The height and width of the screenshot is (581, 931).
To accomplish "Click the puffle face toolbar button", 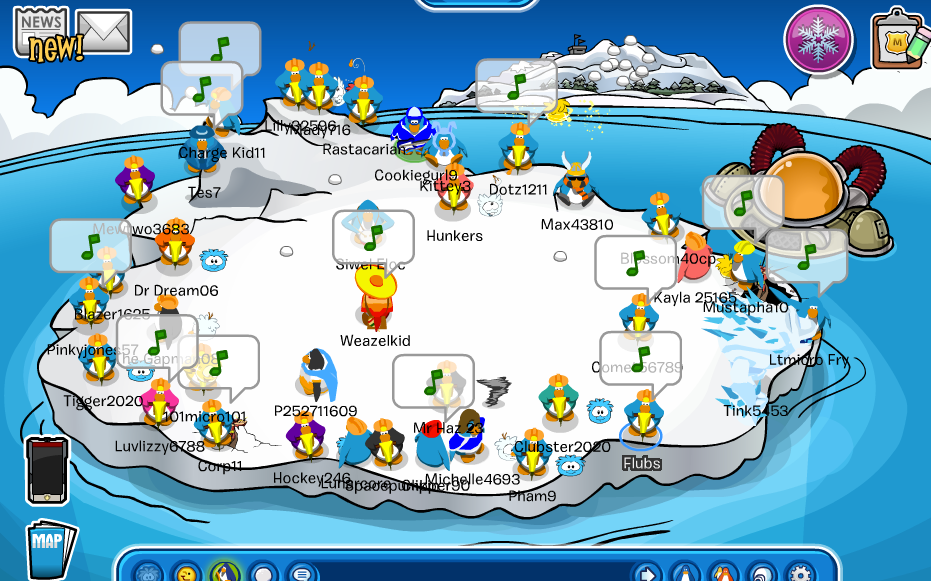I will coord(149,574).
